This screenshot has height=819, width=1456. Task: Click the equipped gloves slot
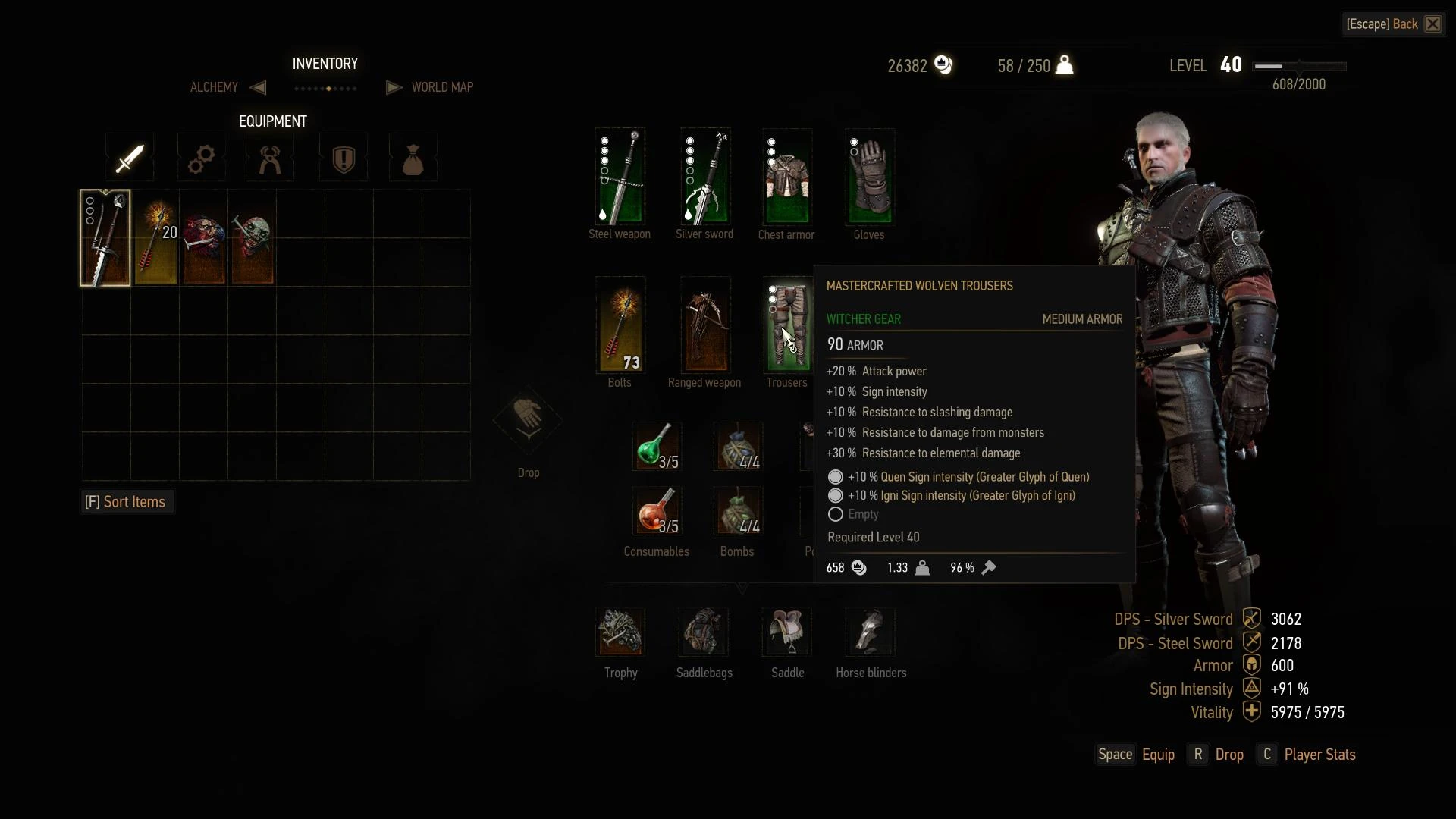click(870, 177)
